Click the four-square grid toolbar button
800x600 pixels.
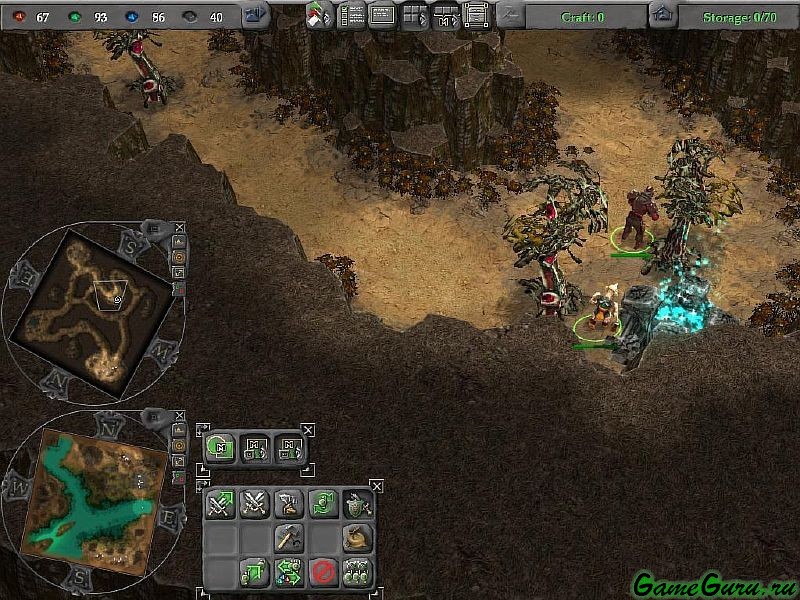pyautogui.click(x=414, y=15)
